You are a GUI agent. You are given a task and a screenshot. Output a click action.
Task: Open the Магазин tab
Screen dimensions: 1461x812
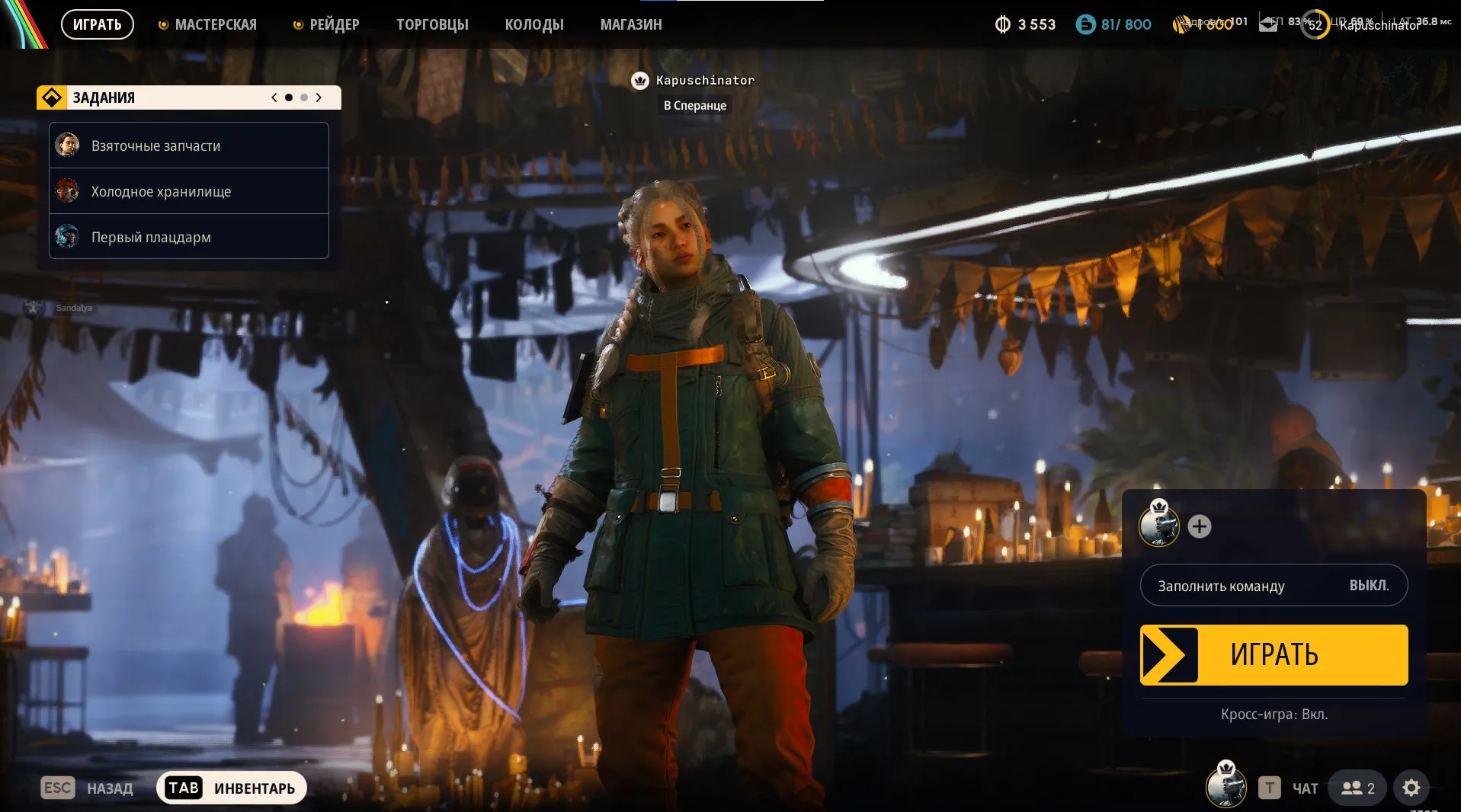point(631,24)
